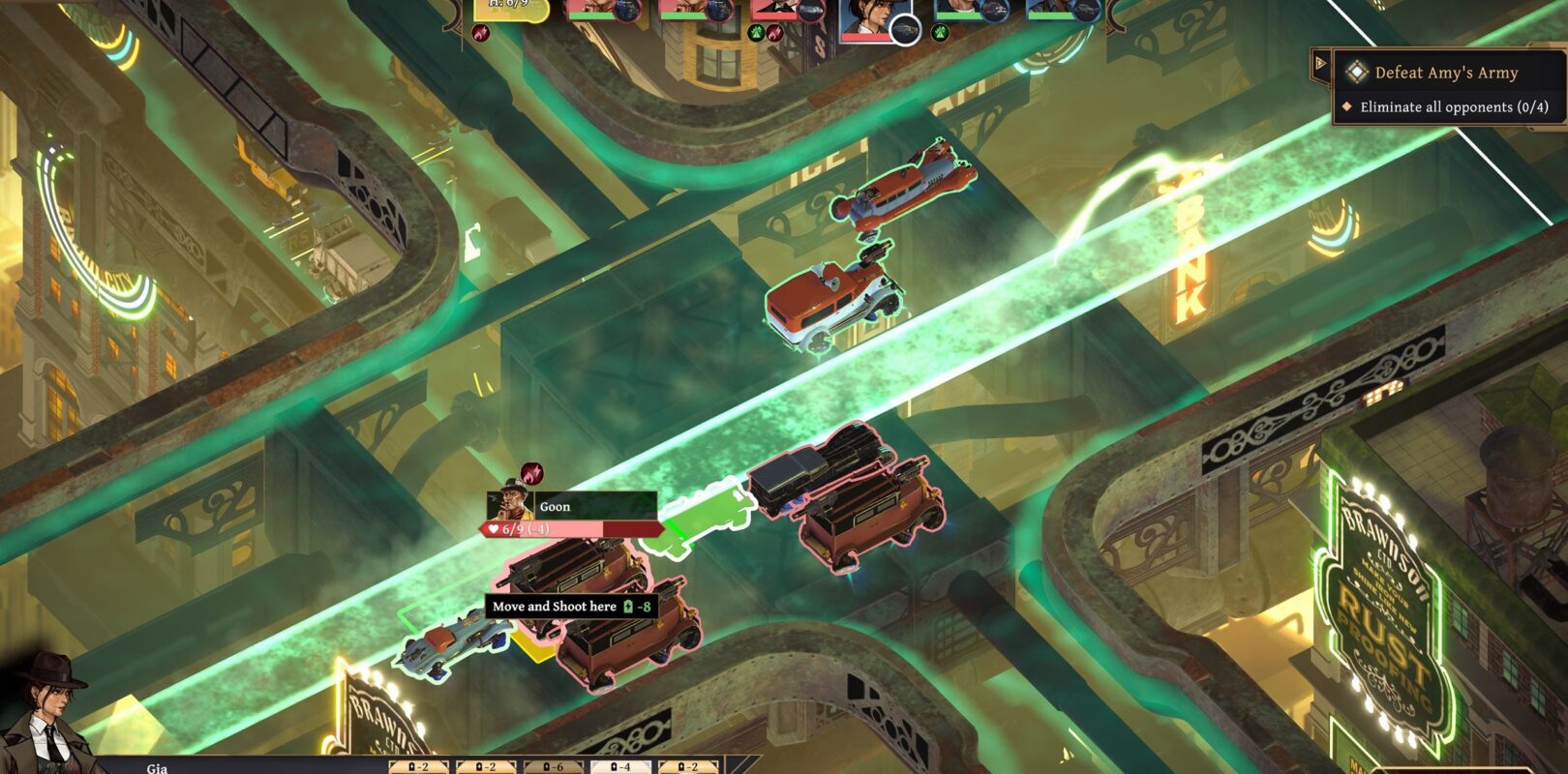Screen dimensions: 1568x774
Task: Select the Defeat Amy's Army objective
Action: 1446,73
